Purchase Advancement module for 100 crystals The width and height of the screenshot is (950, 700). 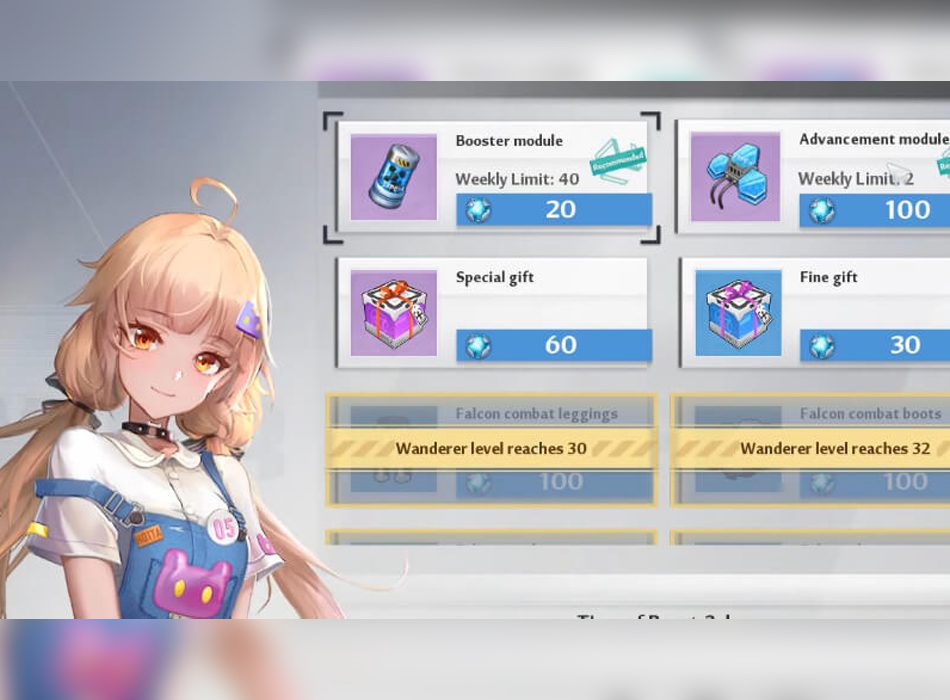tap(877, 210)
